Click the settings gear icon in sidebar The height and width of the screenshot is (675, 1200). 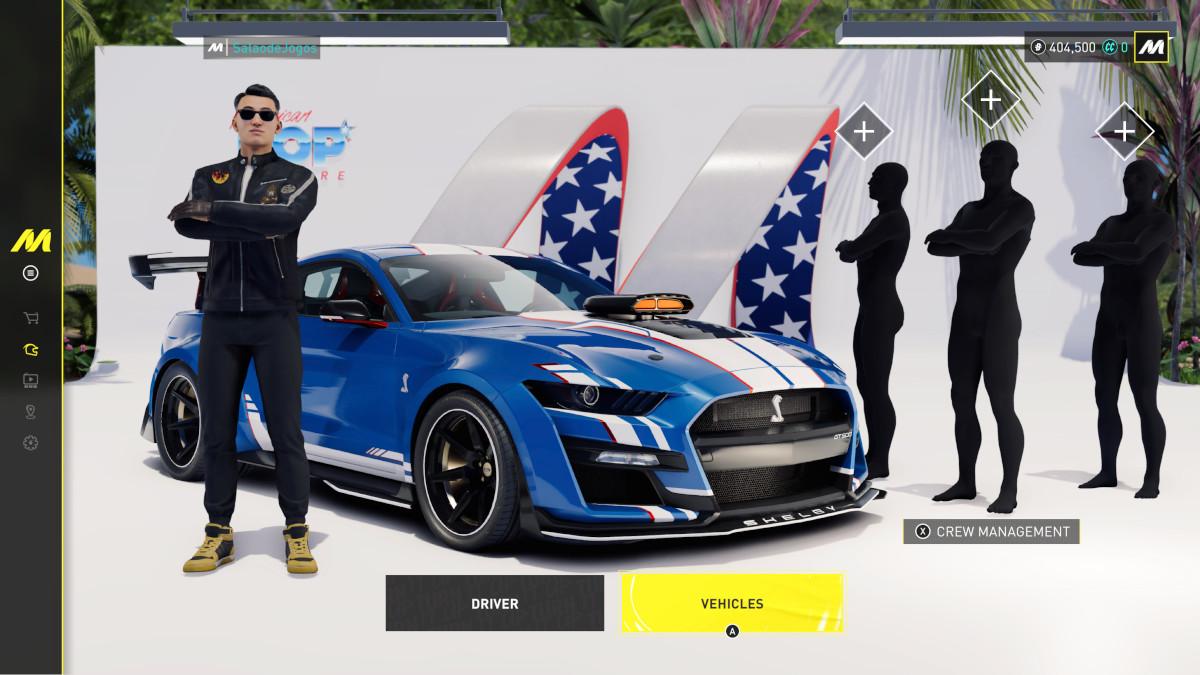pos(31,443)
